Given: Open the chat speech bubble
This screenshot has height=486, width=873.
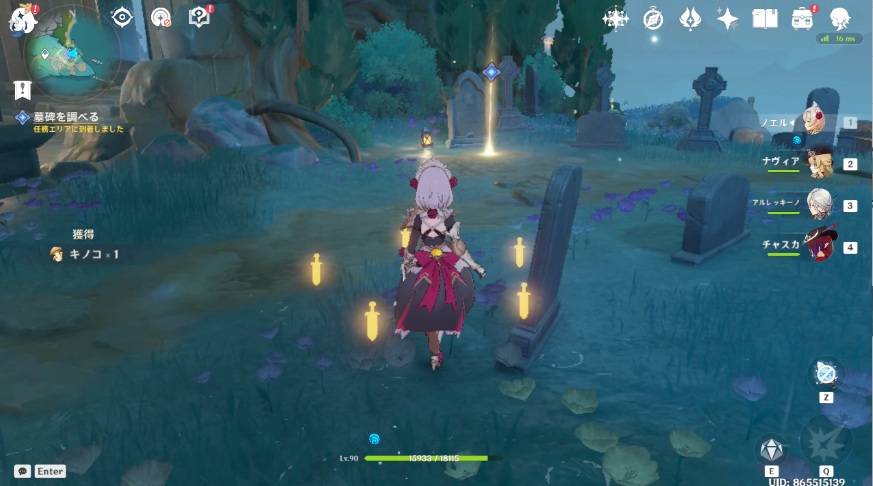Looking at the screenshot, I should pos(22,470).
